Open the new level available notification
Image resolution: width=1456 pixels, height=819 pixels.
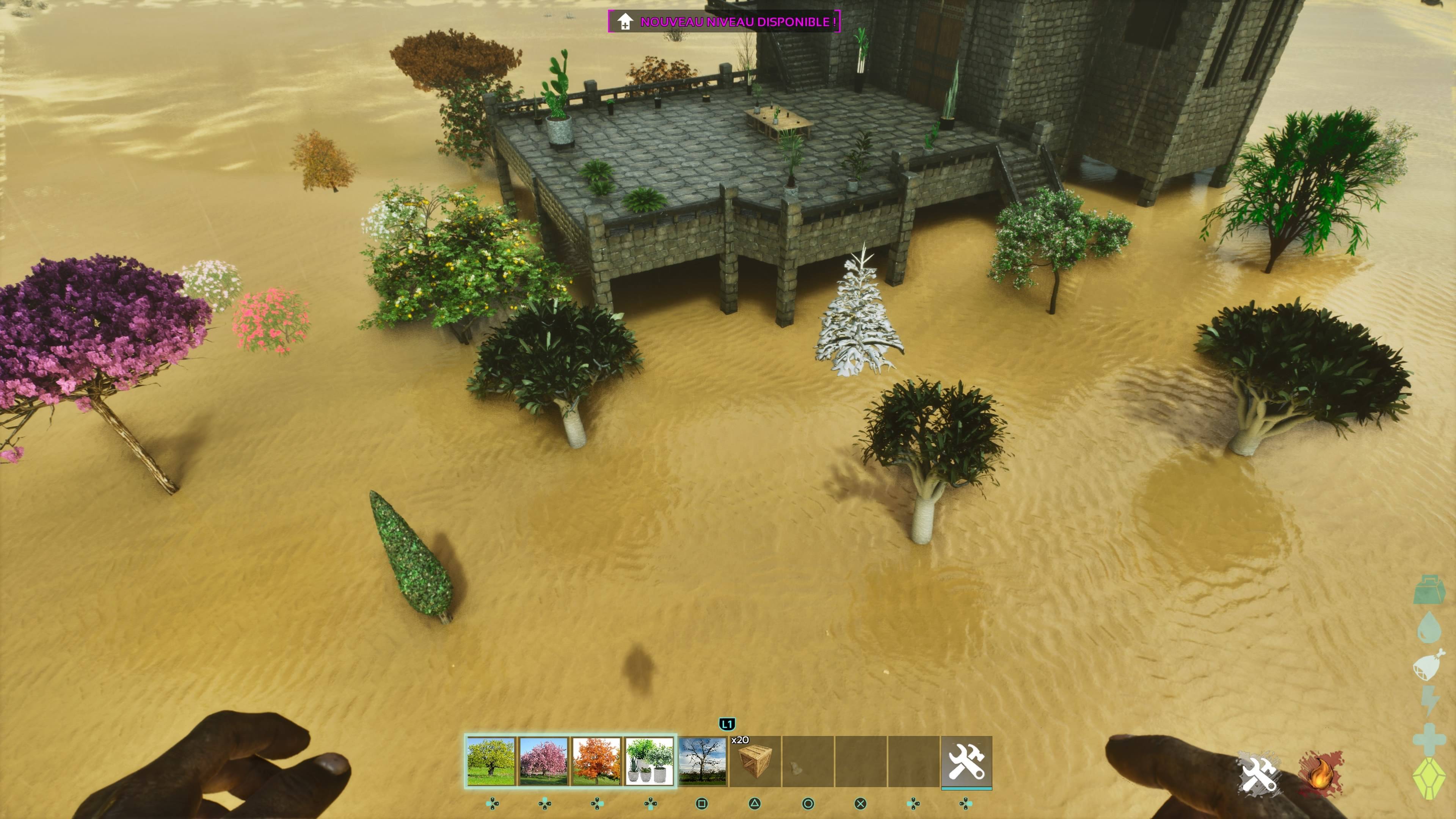(724, 22)
